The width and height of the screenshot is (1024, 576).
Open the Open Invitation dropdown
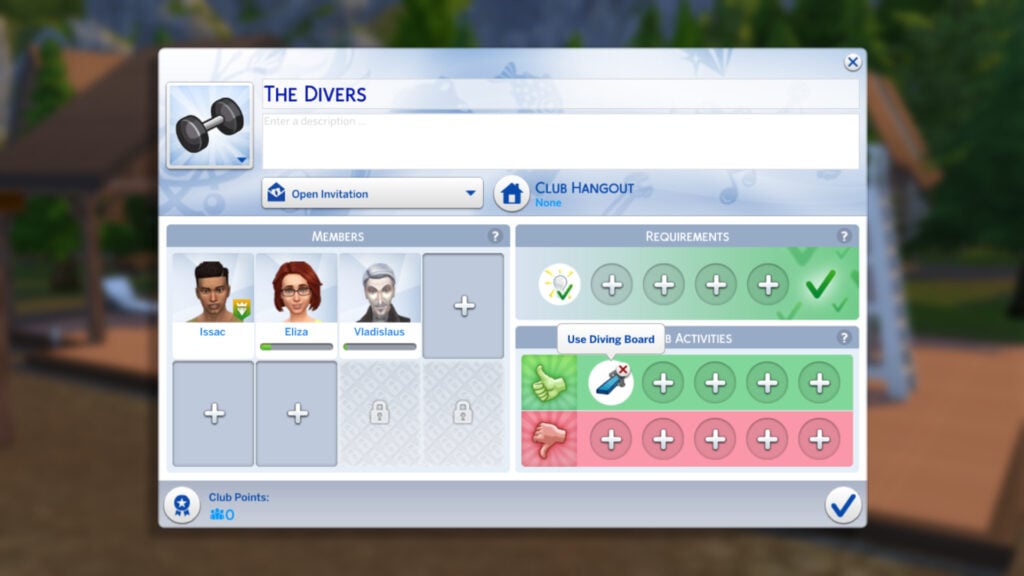(x=372, y=194)
